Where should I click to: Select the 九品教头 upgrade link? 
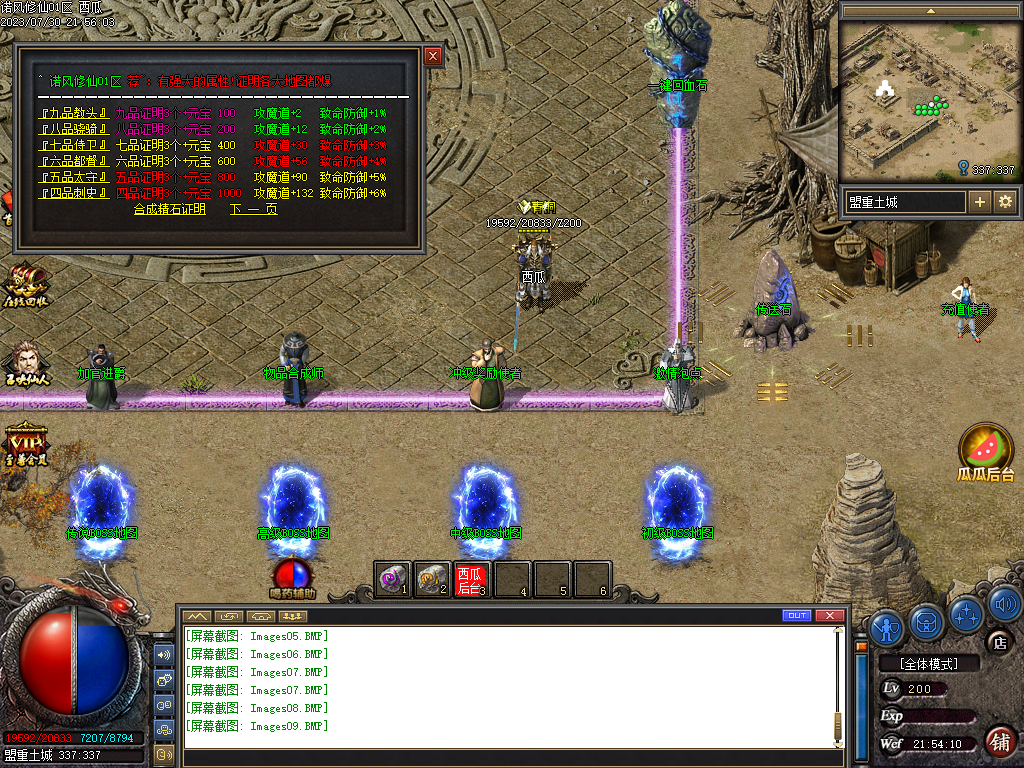pos(73,113)
